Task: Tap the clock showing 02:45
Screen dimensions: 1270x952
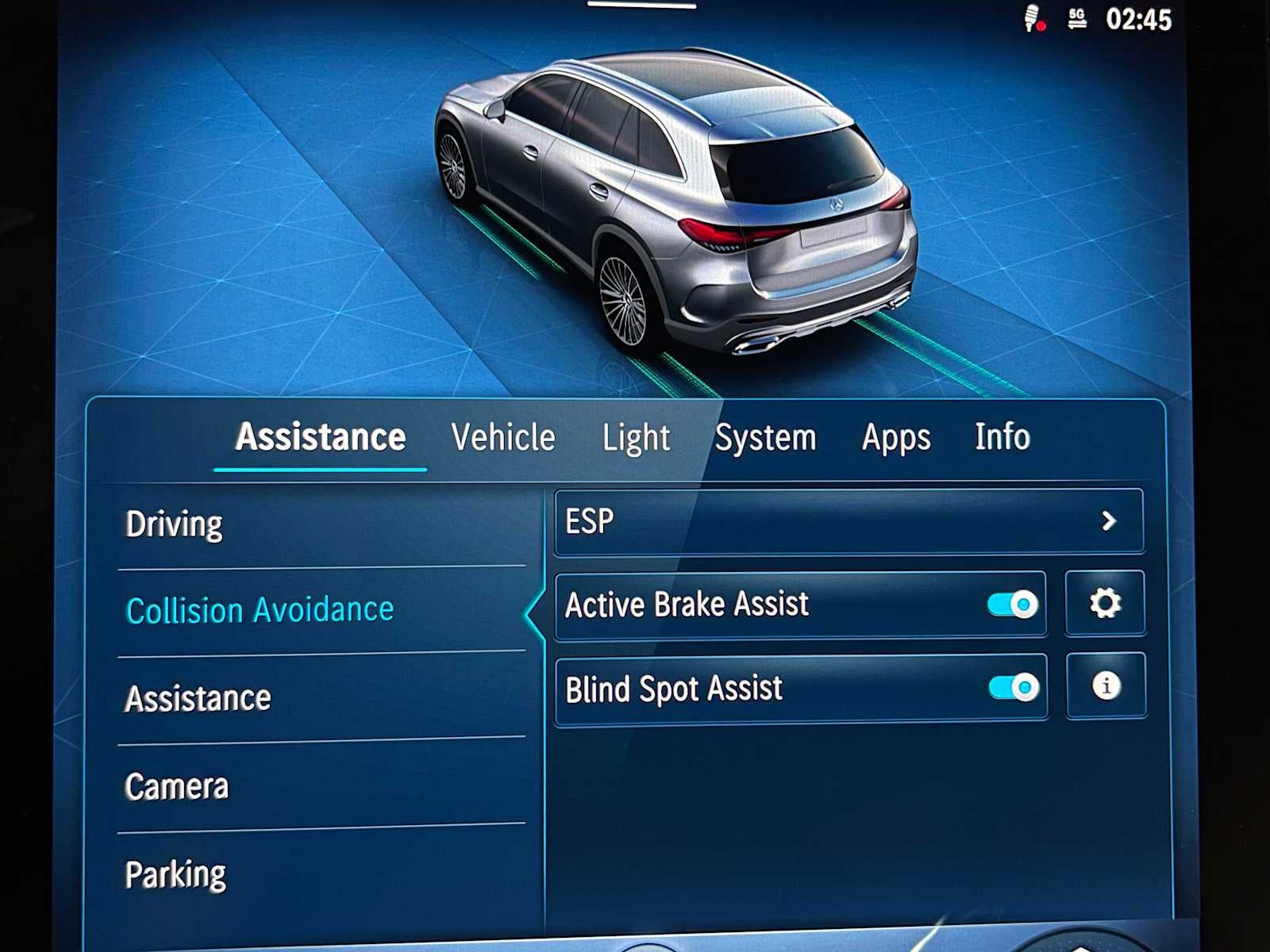Action: pyautogui.click(x=1141, y=20)
